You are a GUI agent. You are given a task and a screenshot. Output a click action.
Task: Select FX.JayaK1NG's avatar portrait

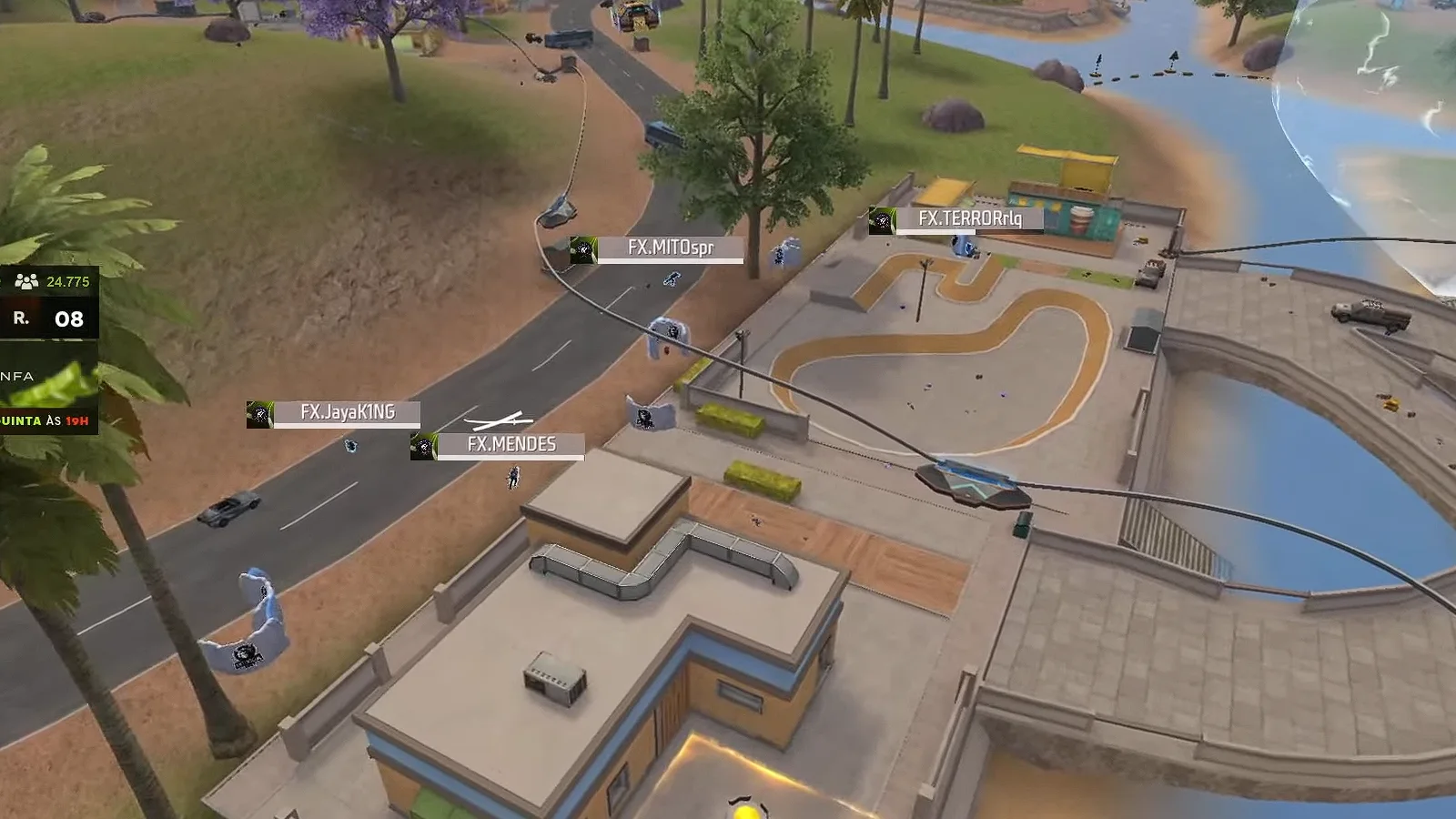(x=262, y=412)
